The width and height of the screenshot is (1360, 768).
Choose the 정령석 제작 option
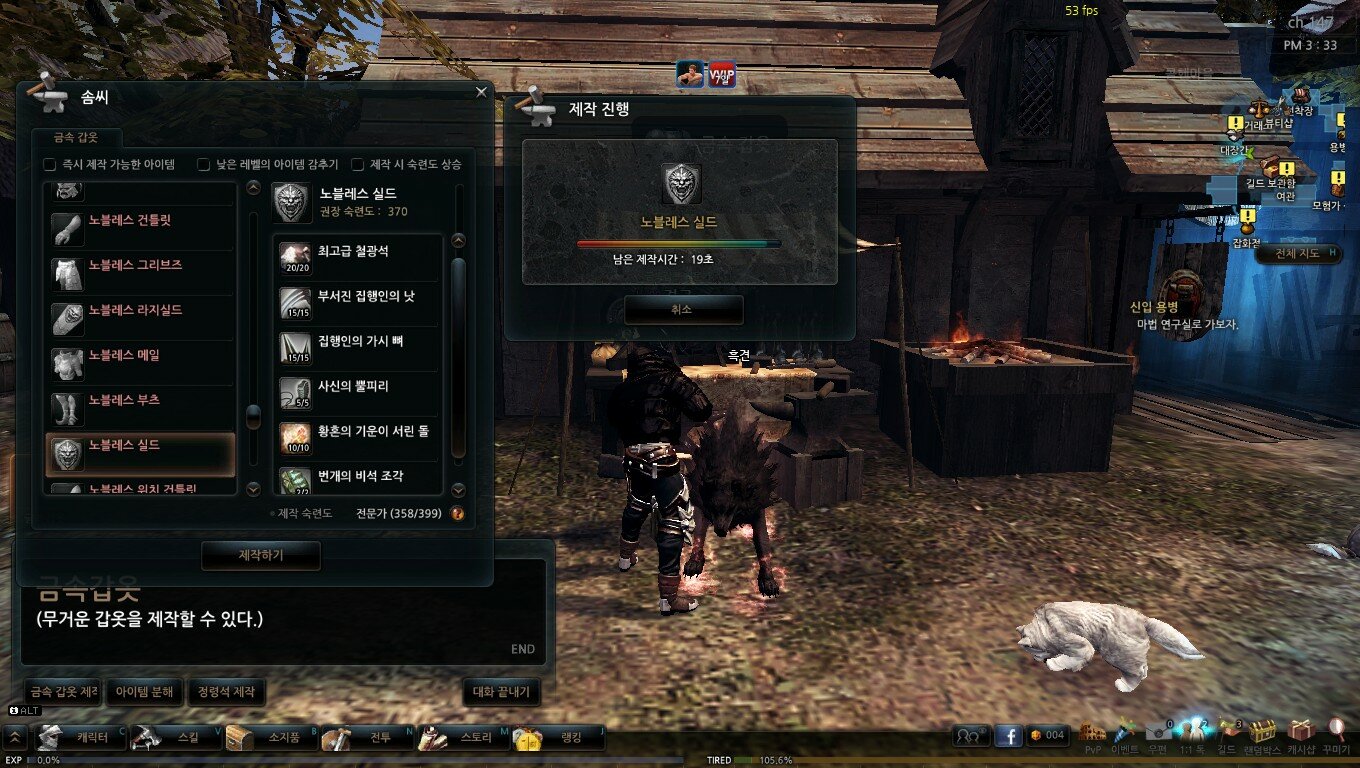coord(226,691)
